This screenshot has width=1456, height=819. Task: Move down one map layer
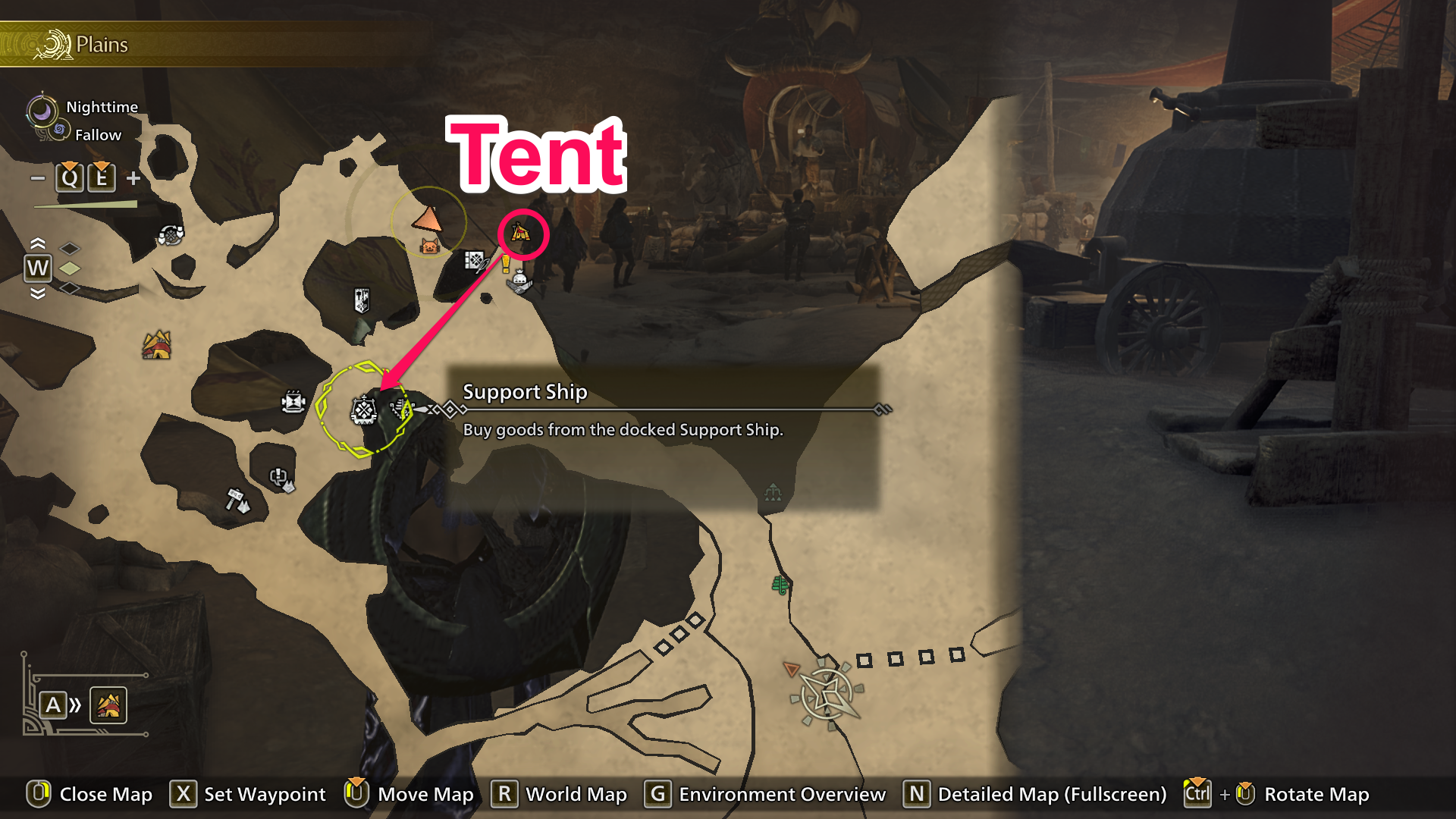tap(37, 293)
